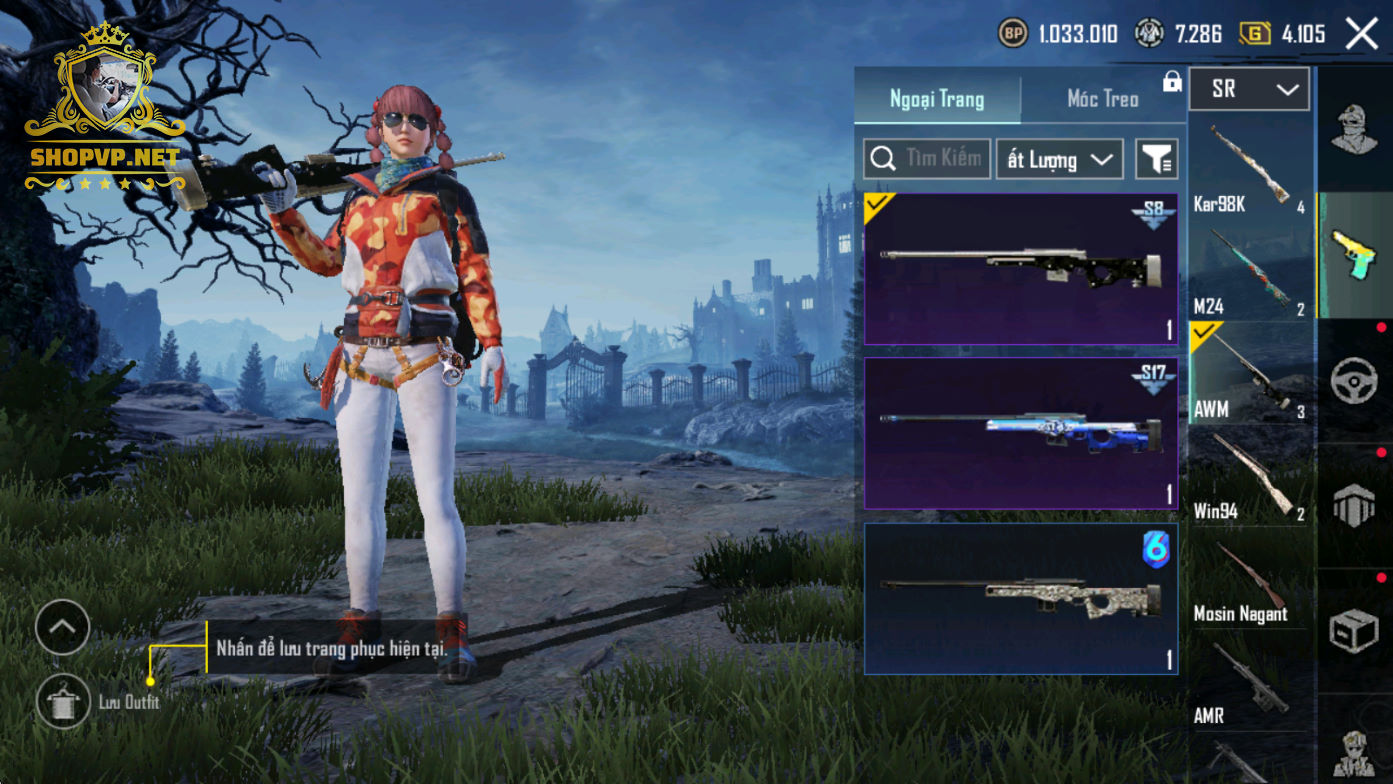The width and height of the screenshot is (1393, 784).
Task: Expand the SR weapon type dropdown
Action: [x=1249, y=90]
